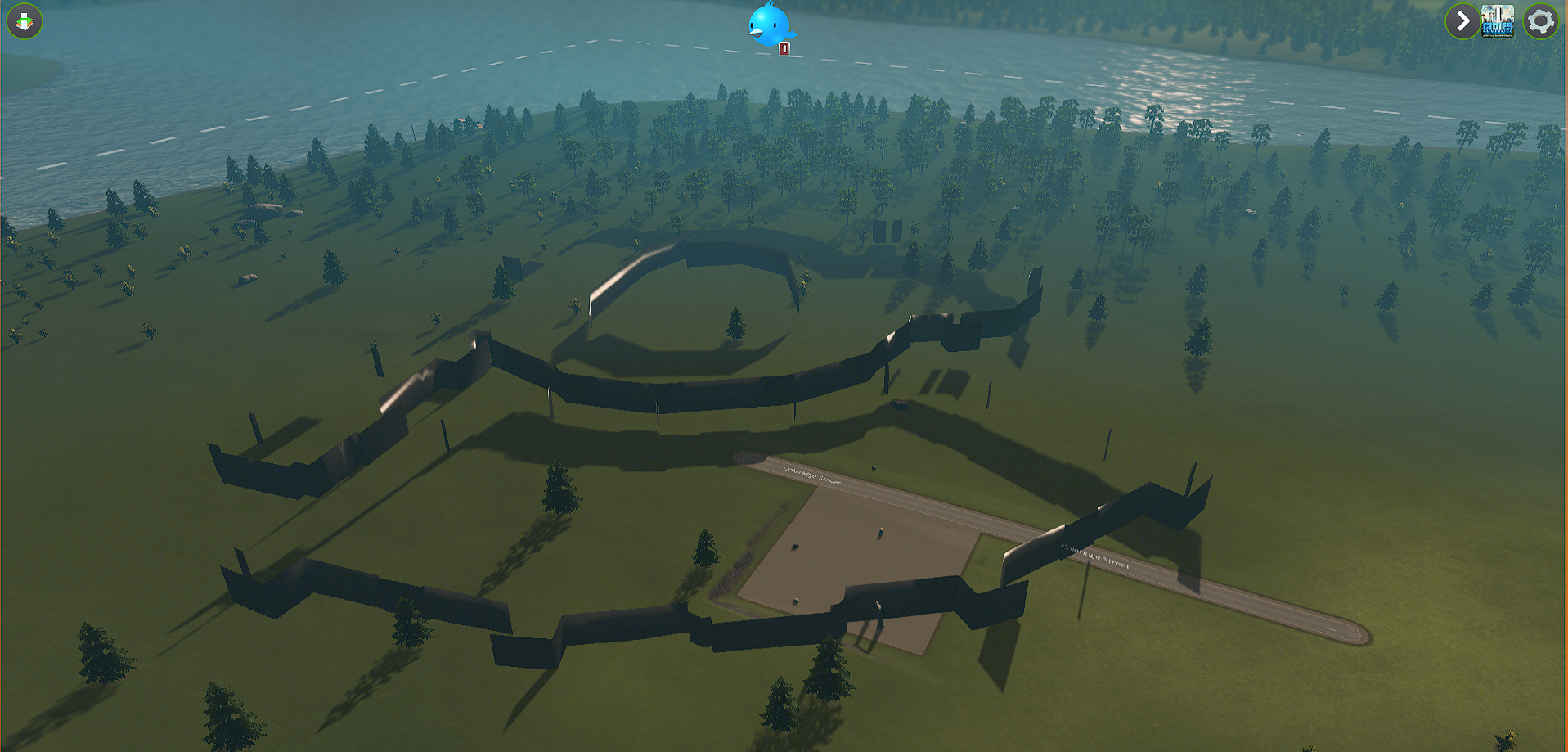Screen dimensions: 1568x752
Task: Click the zoning-layers icon in top-left corner
Action: click(23, 21)
